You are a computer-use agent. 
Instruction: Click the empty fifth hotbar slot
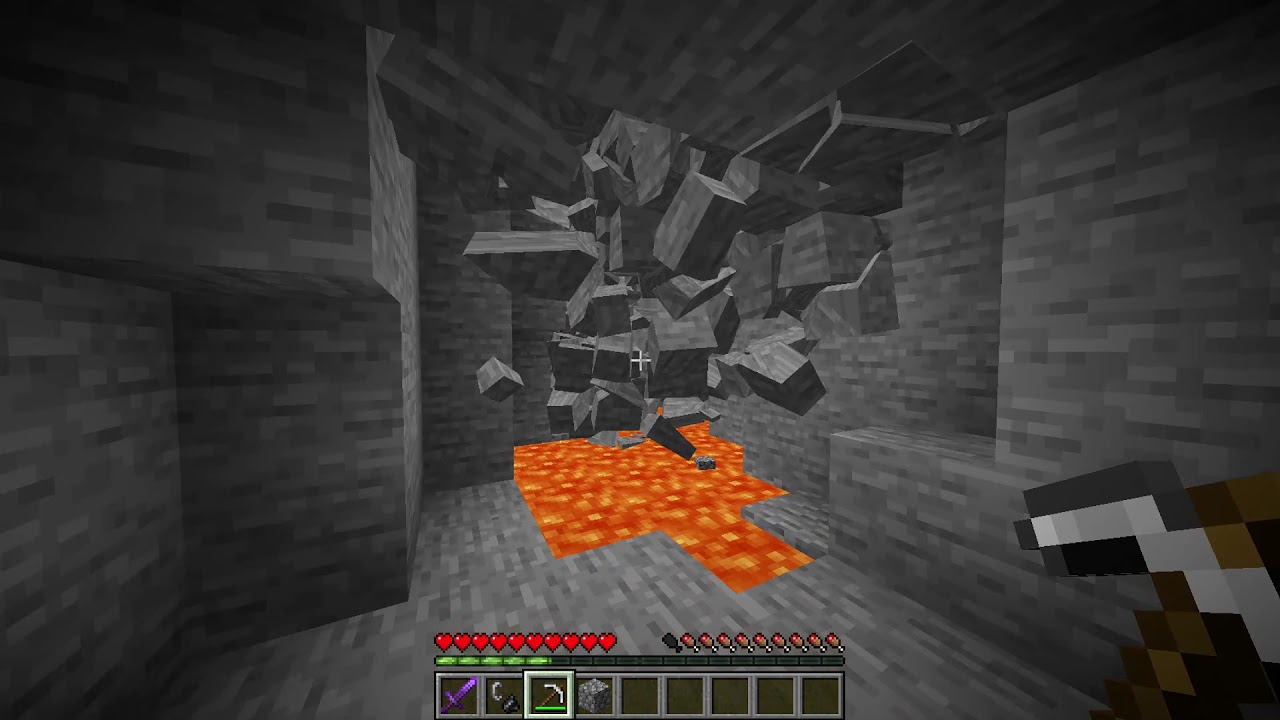pos(637,695)
